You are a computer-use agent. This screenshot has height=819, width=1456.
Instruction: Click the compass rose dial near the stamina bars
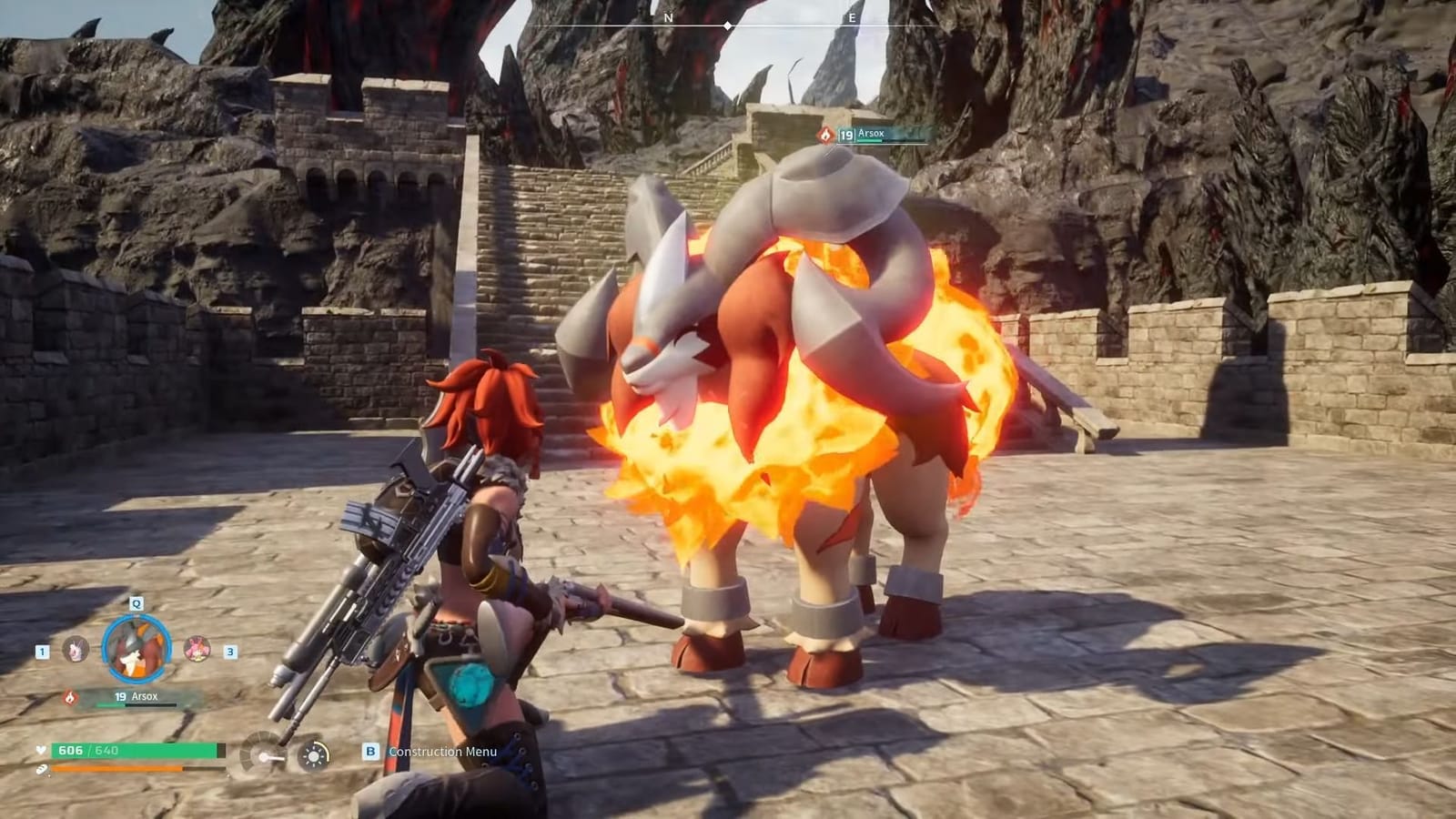[x=264, y=755]
